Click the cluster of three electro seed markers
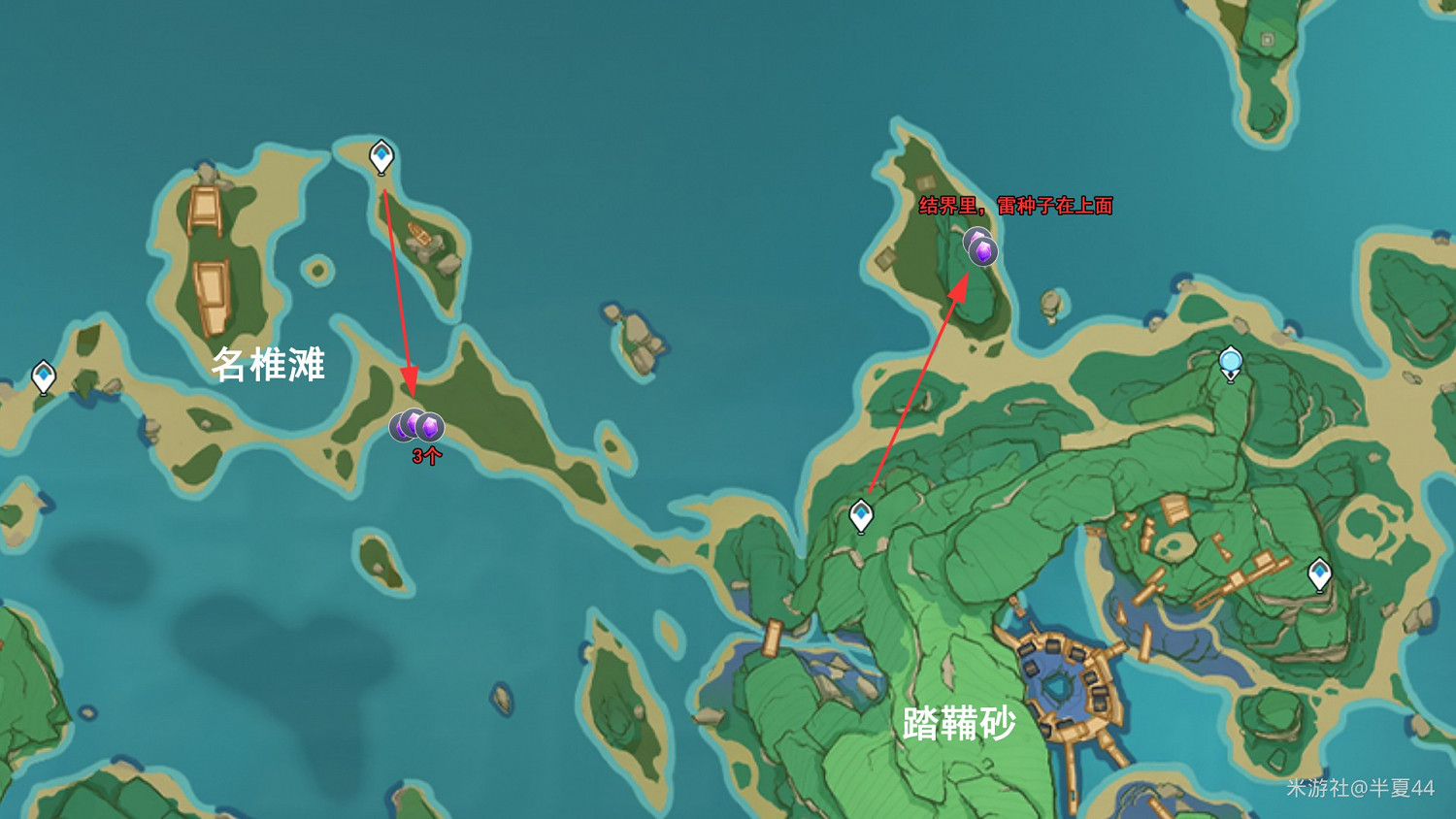 click(415, 423)
